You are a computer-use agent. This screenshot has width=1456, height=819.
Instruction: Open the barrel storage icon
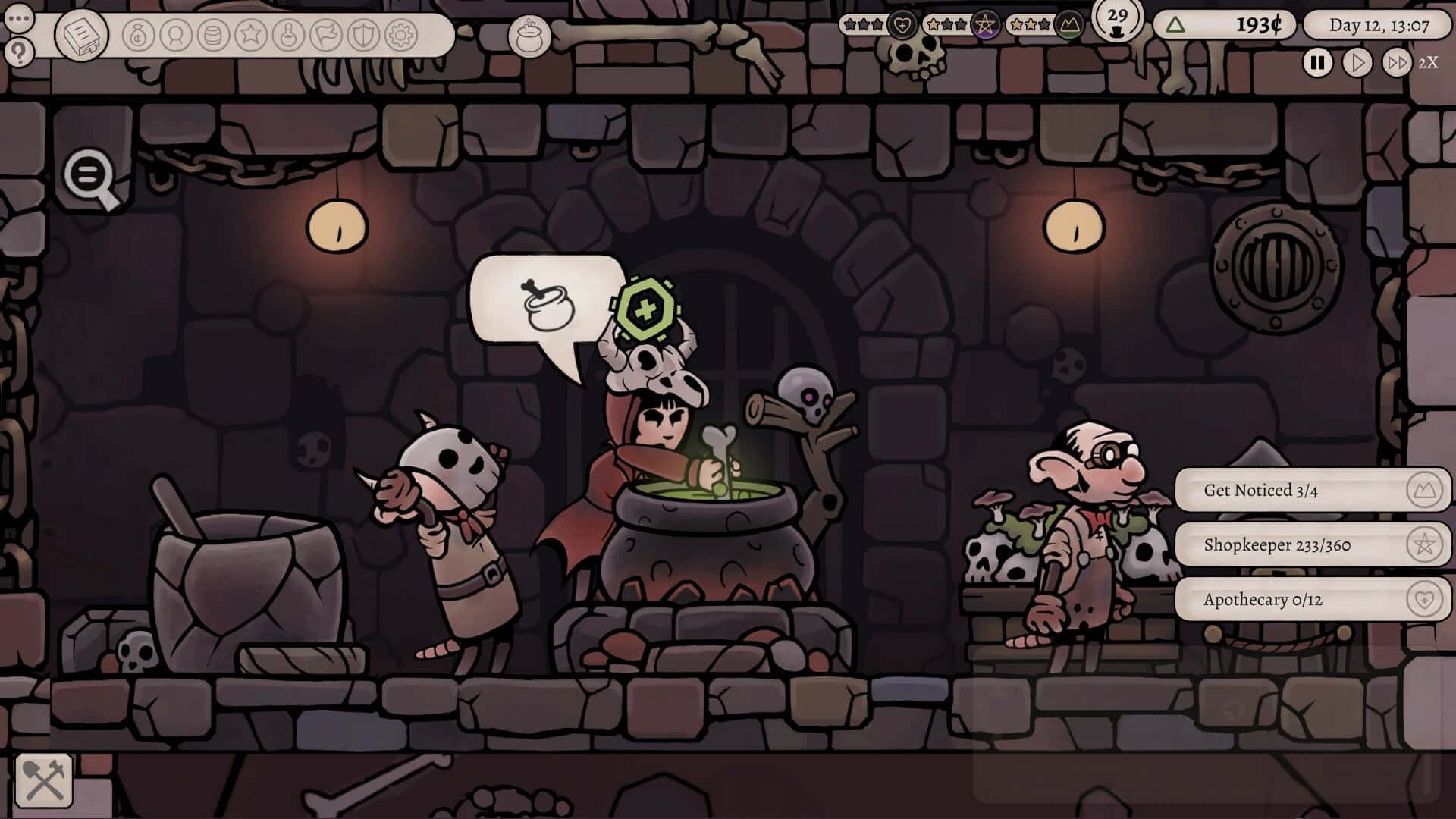(213, 35)
